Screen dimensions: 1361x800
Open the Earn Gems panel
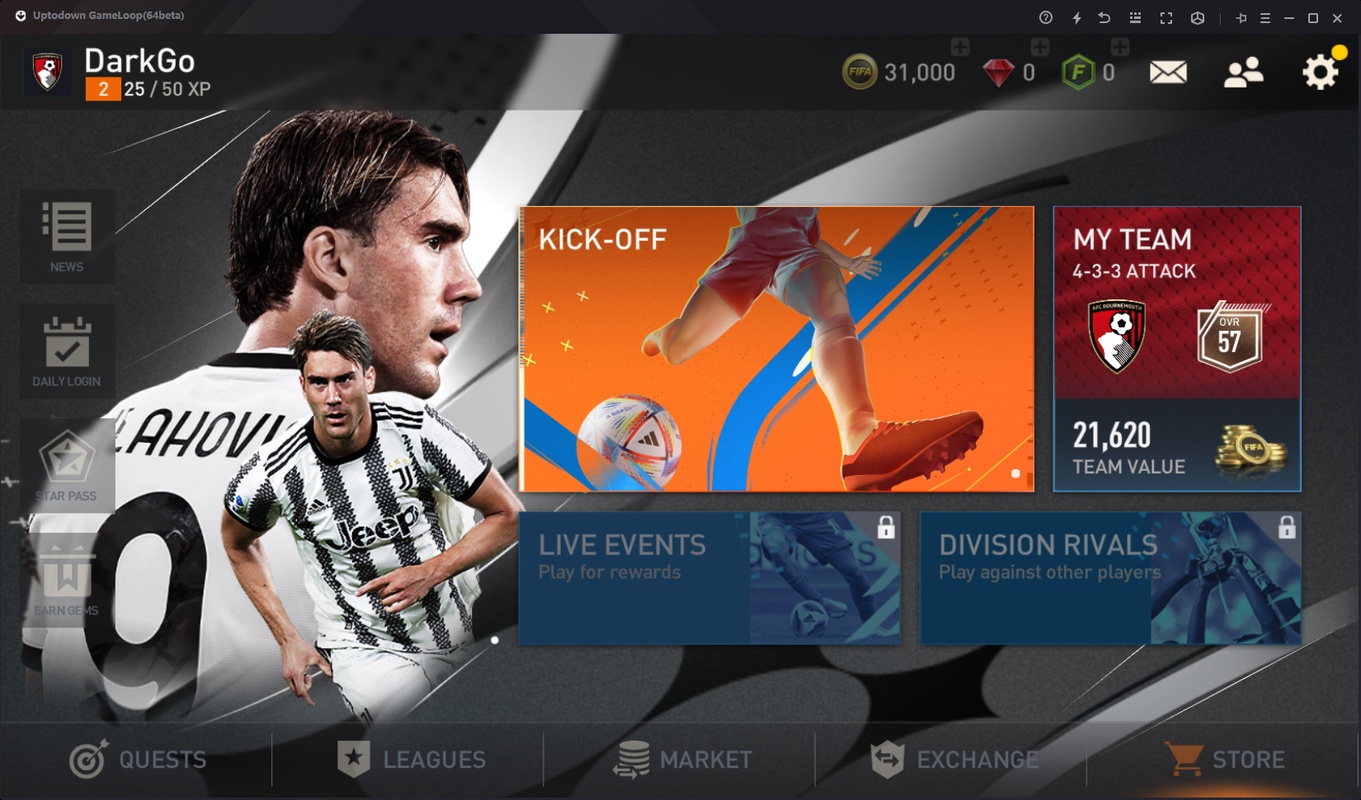[x=67, y=578]
